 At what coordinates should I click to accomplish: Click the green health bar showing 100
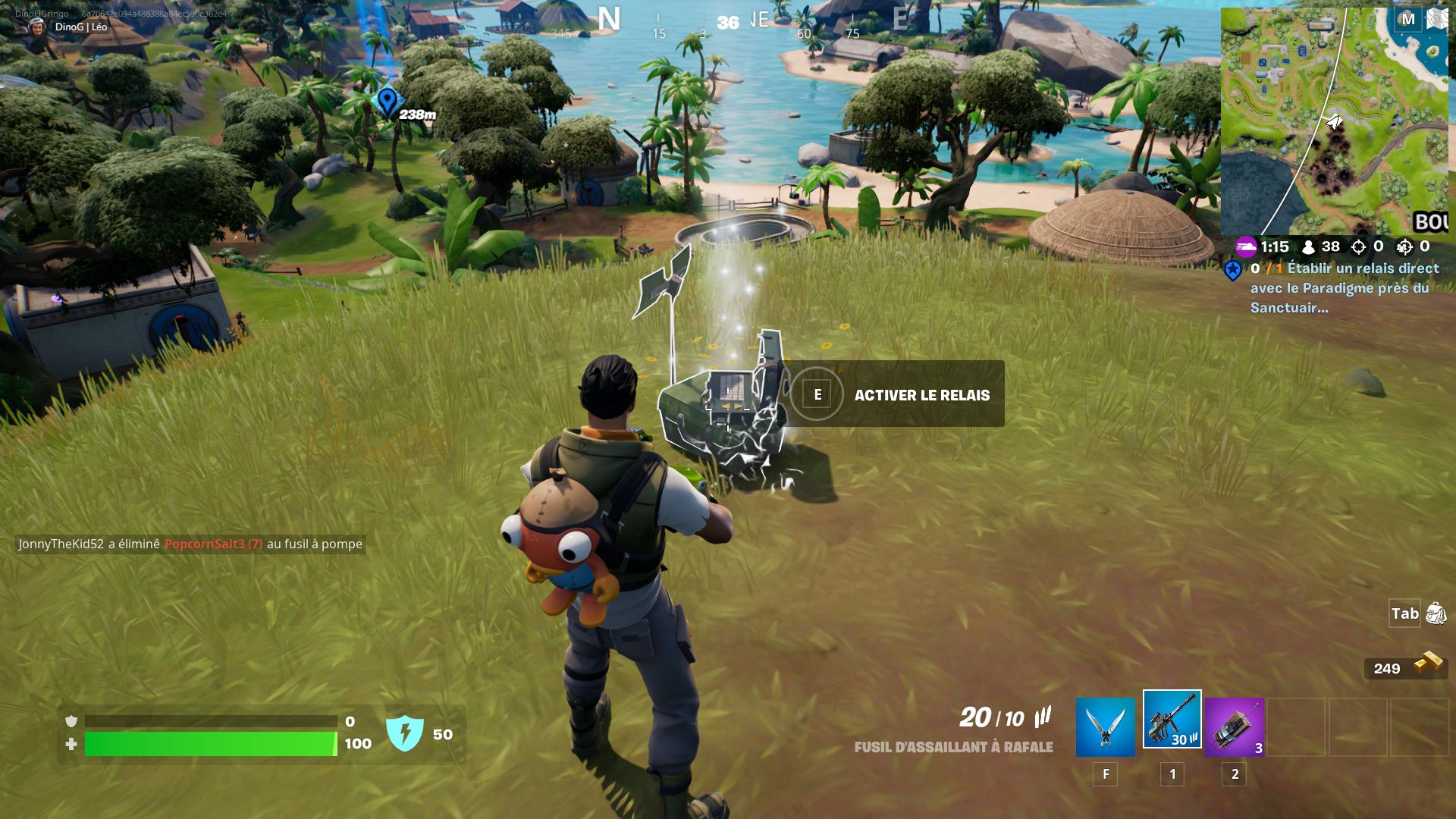pyautogui.click(x=209, y=745)
